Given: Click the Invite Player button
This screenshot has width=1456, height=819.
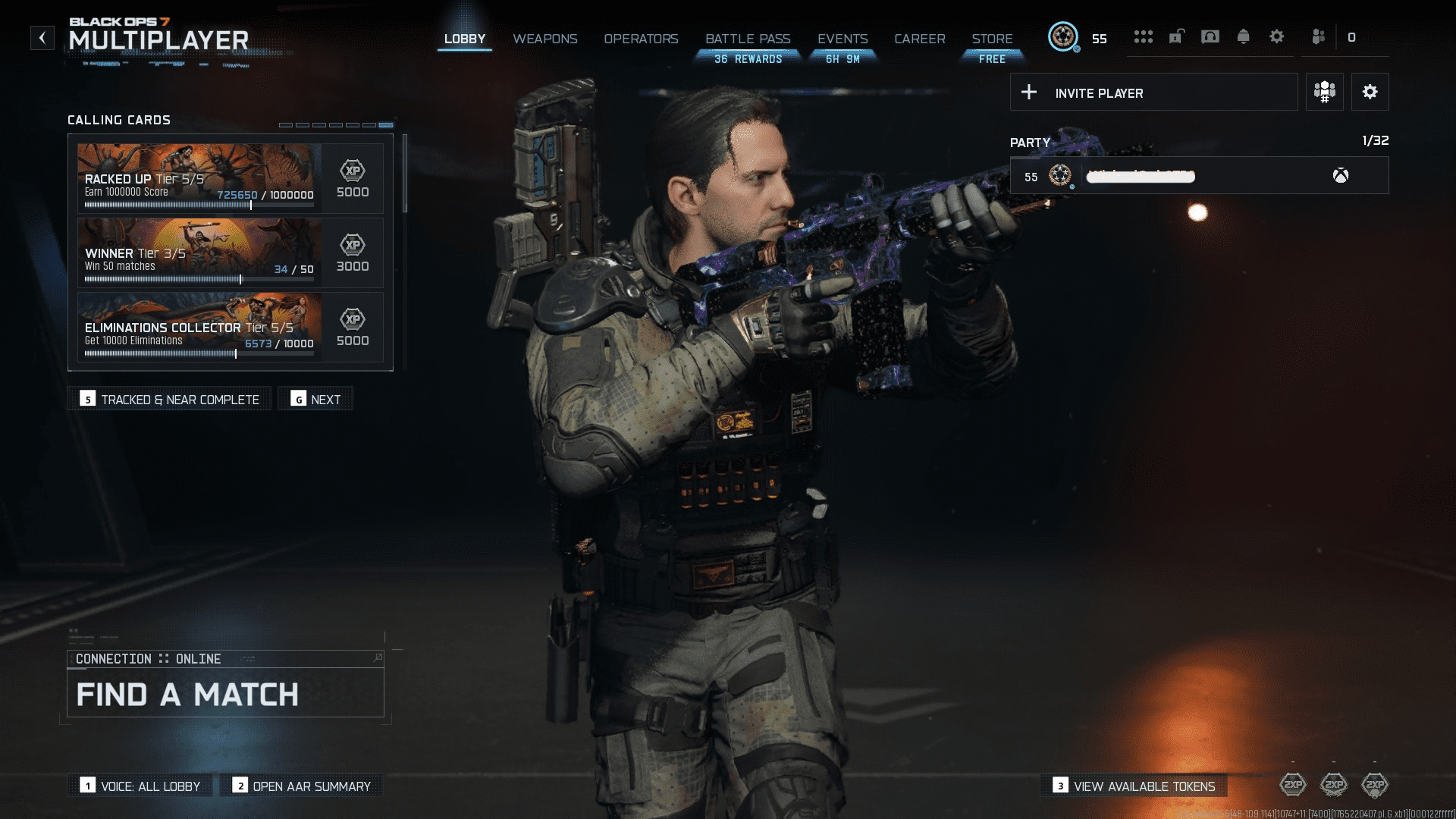Looking at the screenshot, I should [1153, 93].
